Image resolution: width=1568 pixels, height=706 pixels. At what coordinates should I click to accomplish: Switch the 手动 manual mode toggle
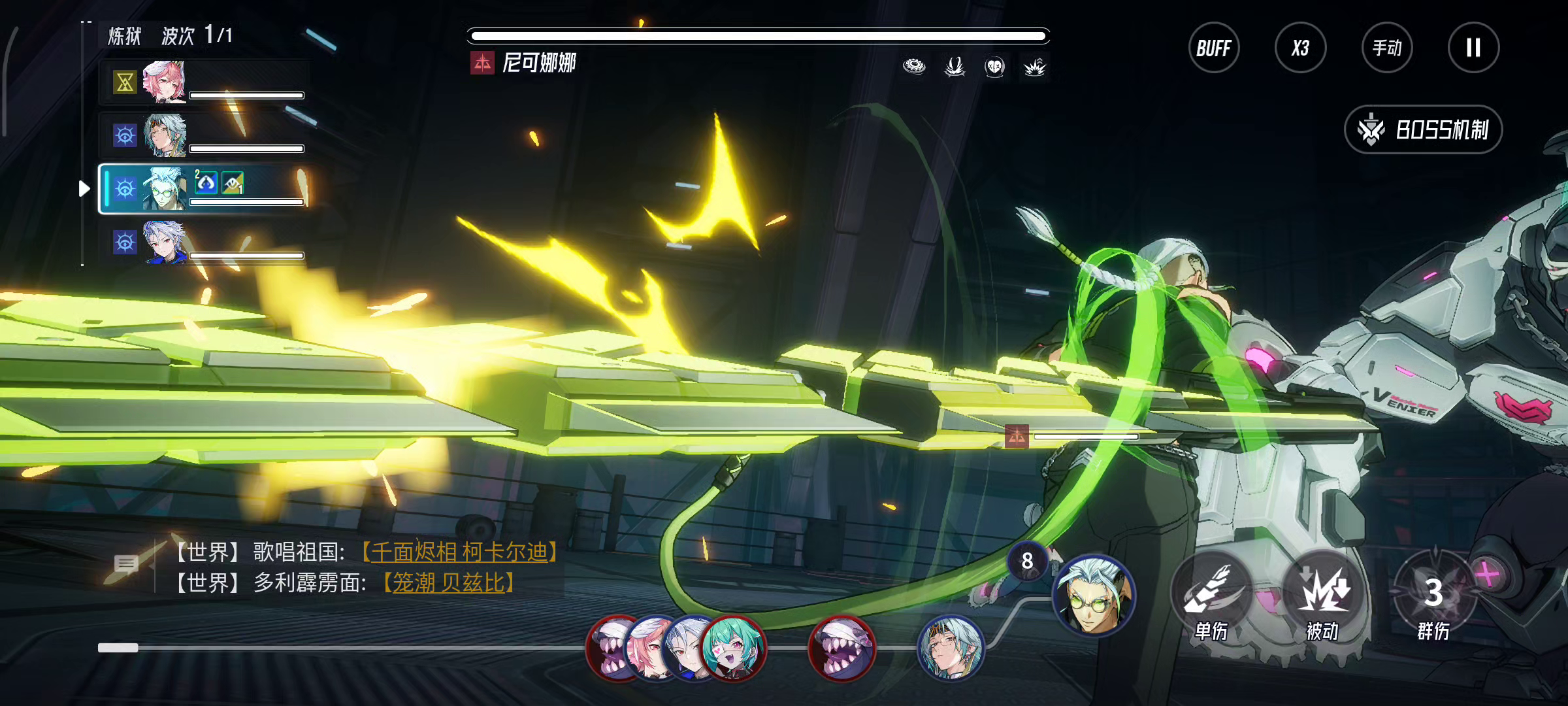pyautogui.click(x=1387, y=48)
